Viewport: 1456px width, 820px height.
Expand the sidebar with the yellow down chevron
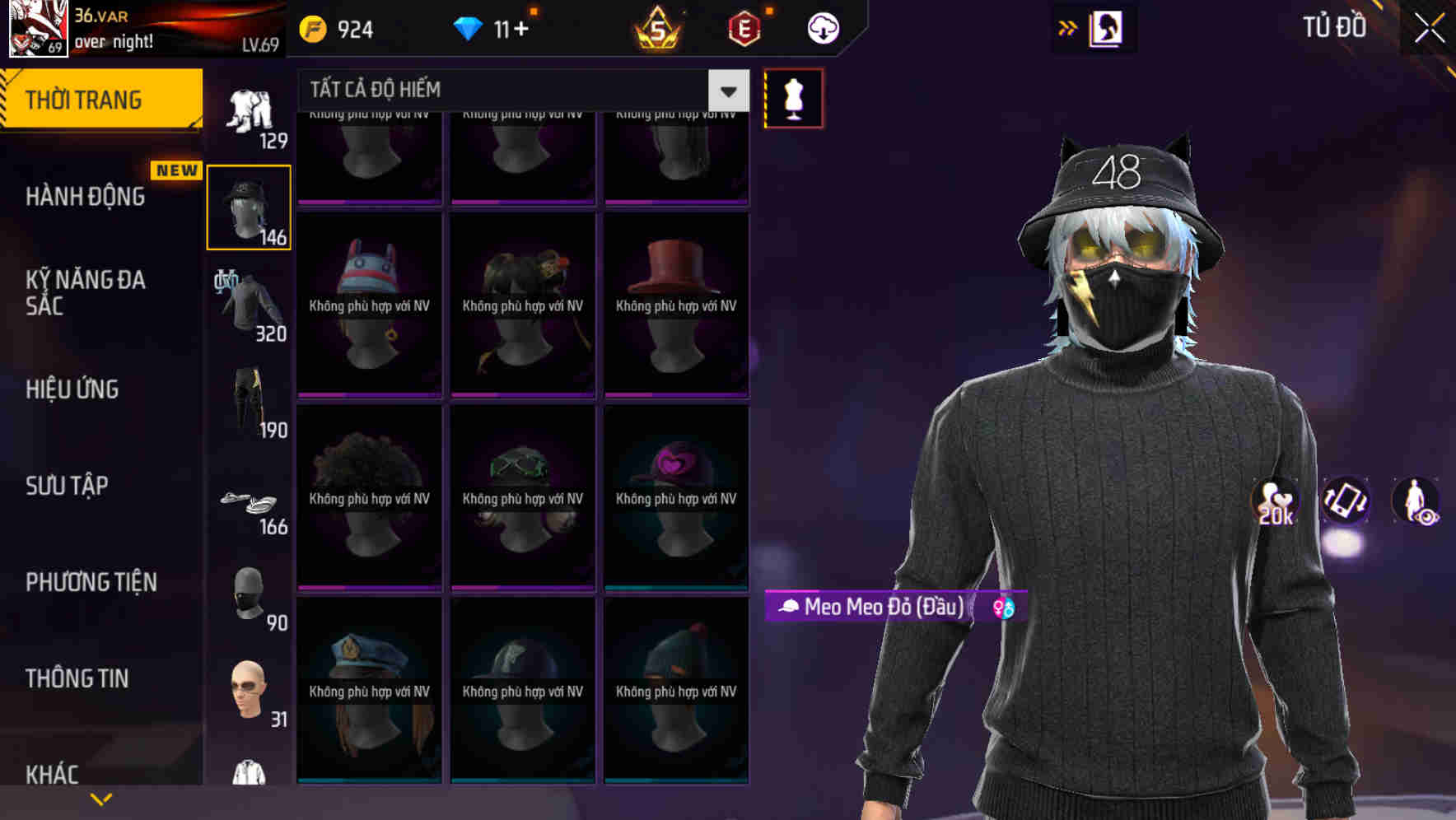[100, 799]
